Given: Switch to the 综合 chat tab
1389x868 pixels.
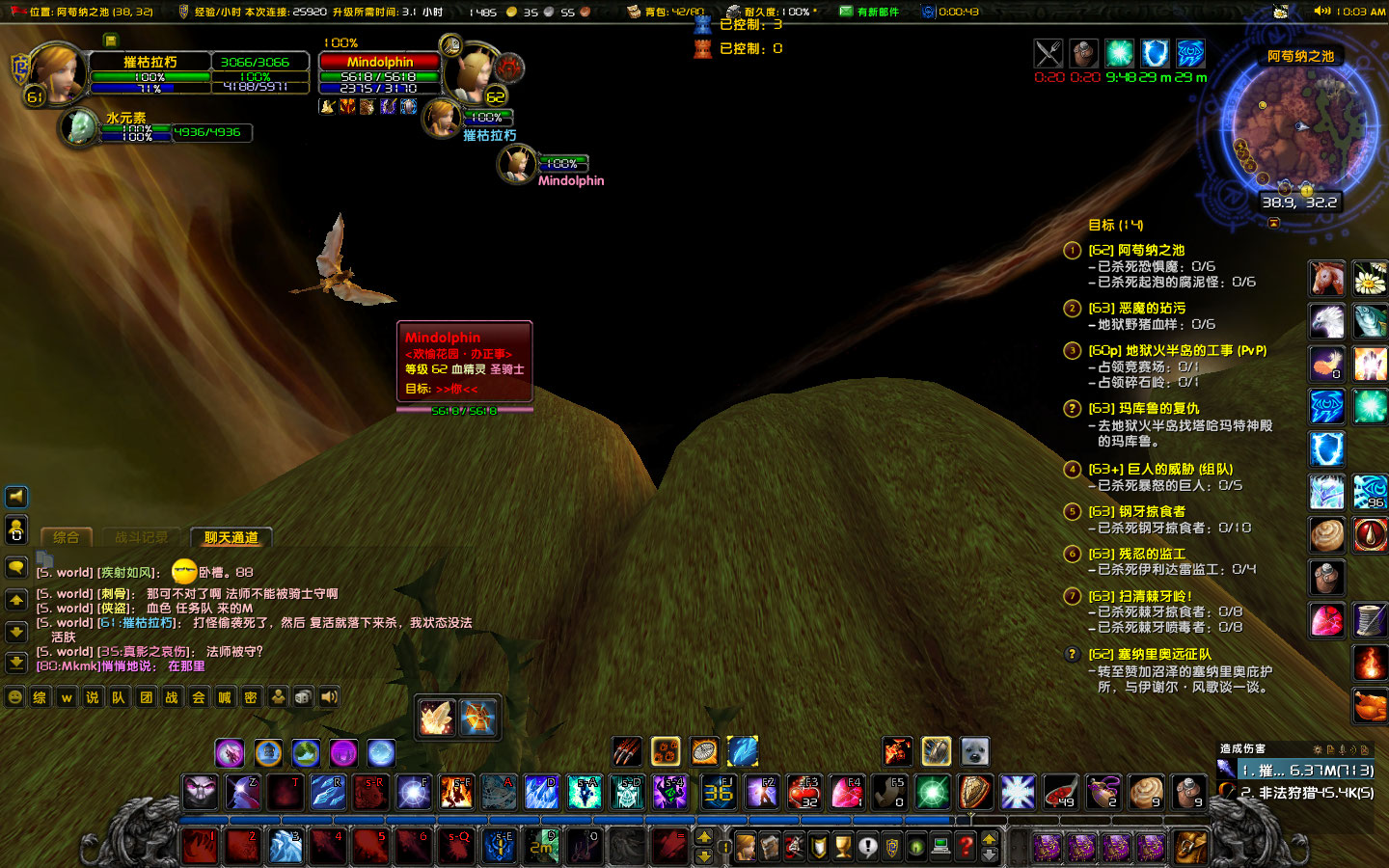Looking at the screenshot, I should [68, 538].
